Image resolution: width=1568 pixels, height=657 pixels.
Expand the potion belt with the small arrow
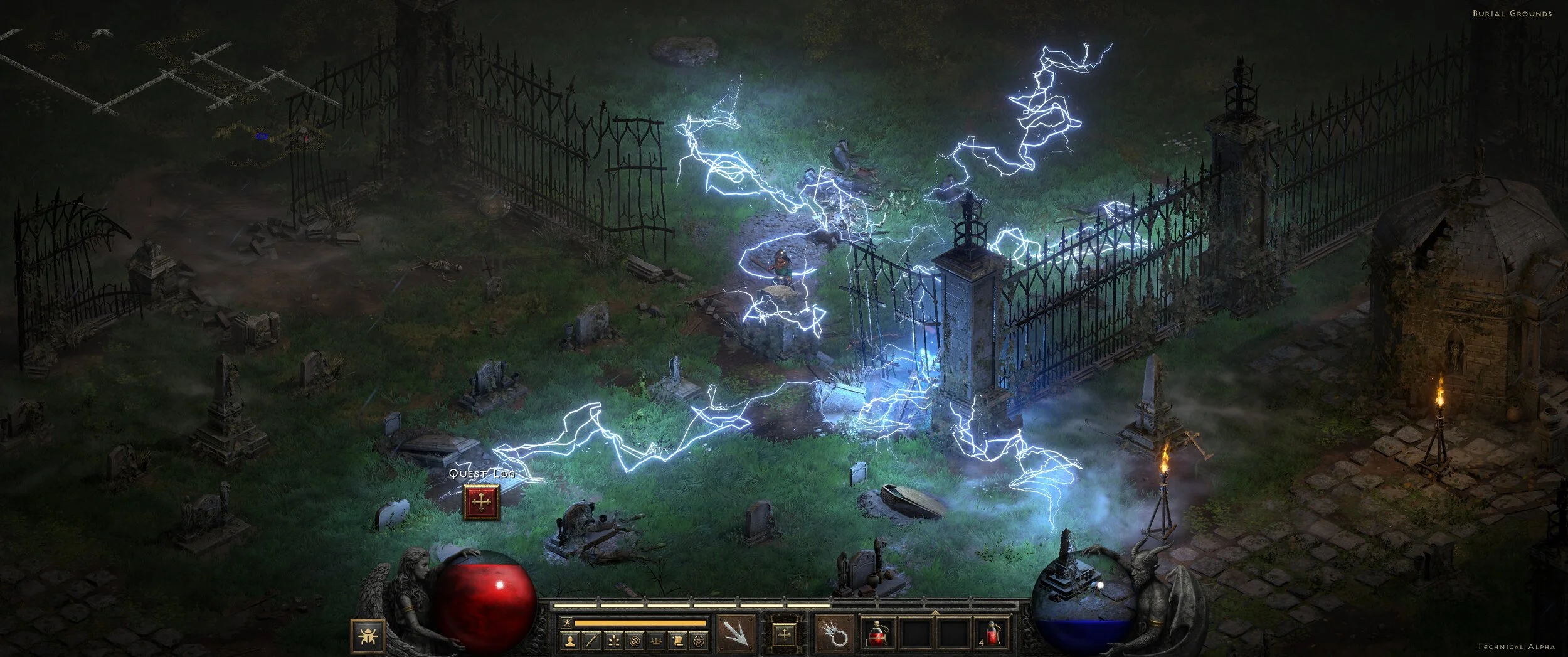935,612
